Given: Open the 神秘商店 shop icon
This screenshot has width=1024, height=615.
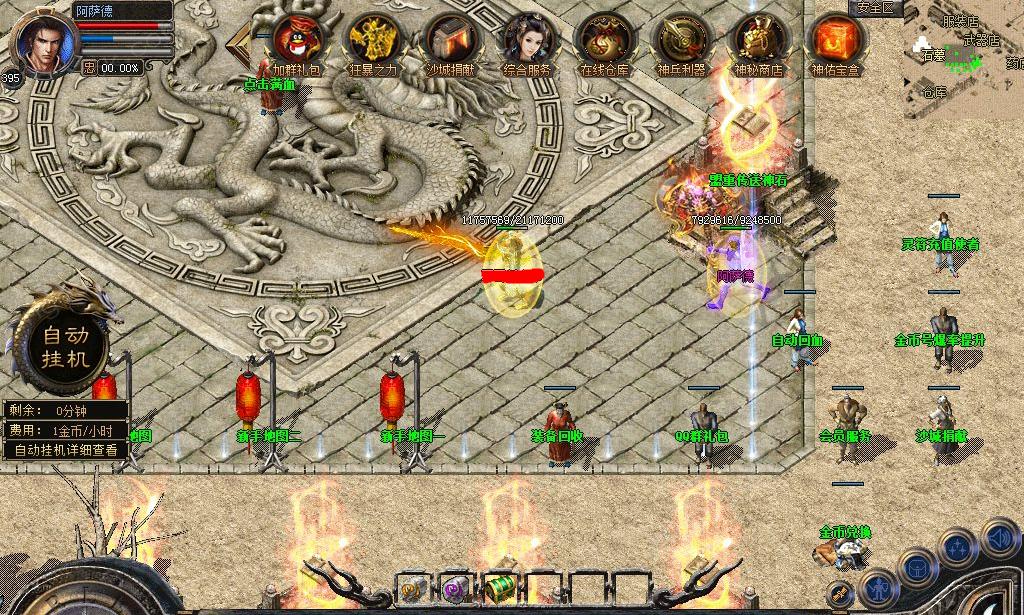Looking at the screenshot, I should (758, 42).
